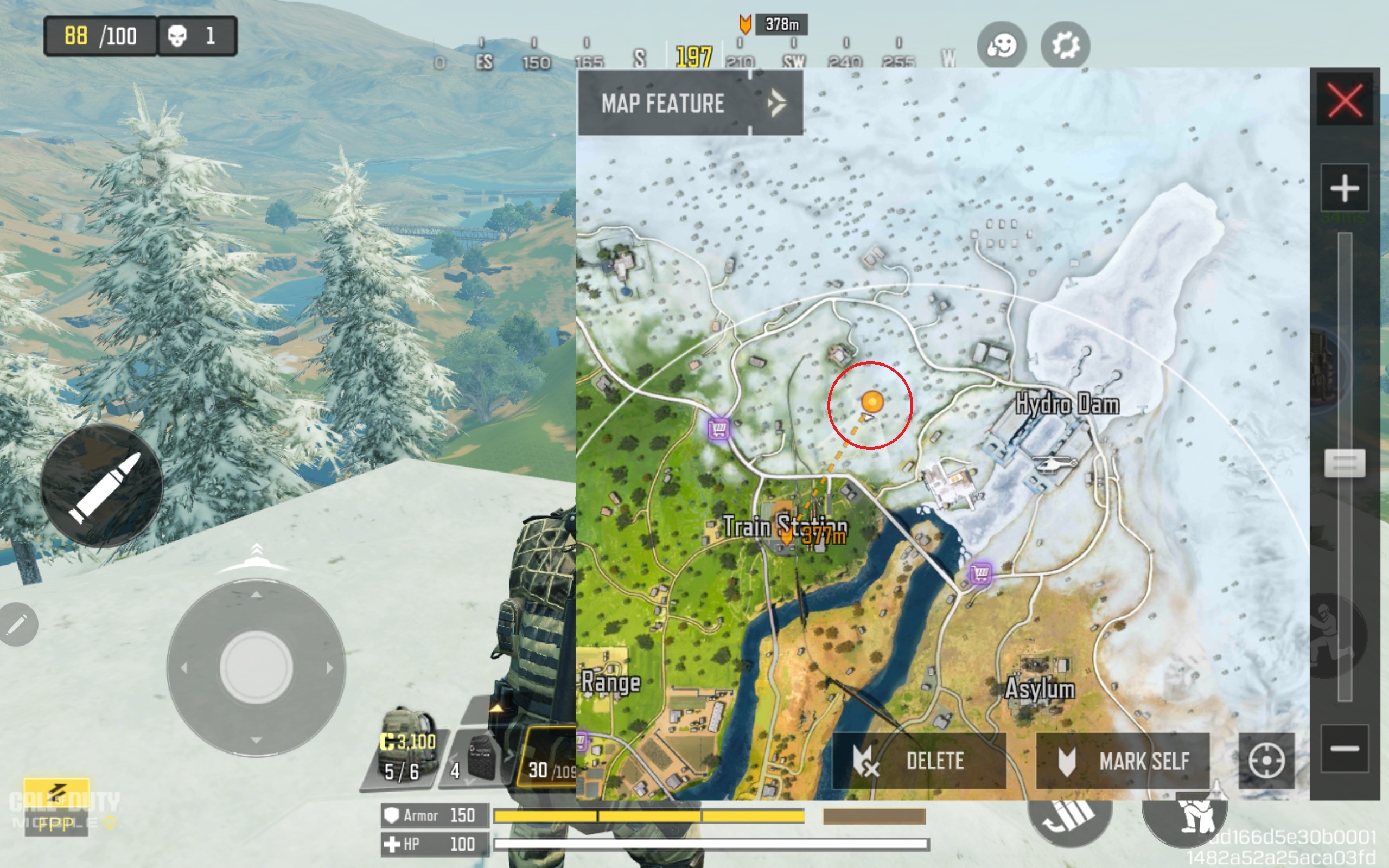The width and height of the screenshot is (1389, 868).
Task: Click the map zoom slider handle
Action: coord(1344,463)
